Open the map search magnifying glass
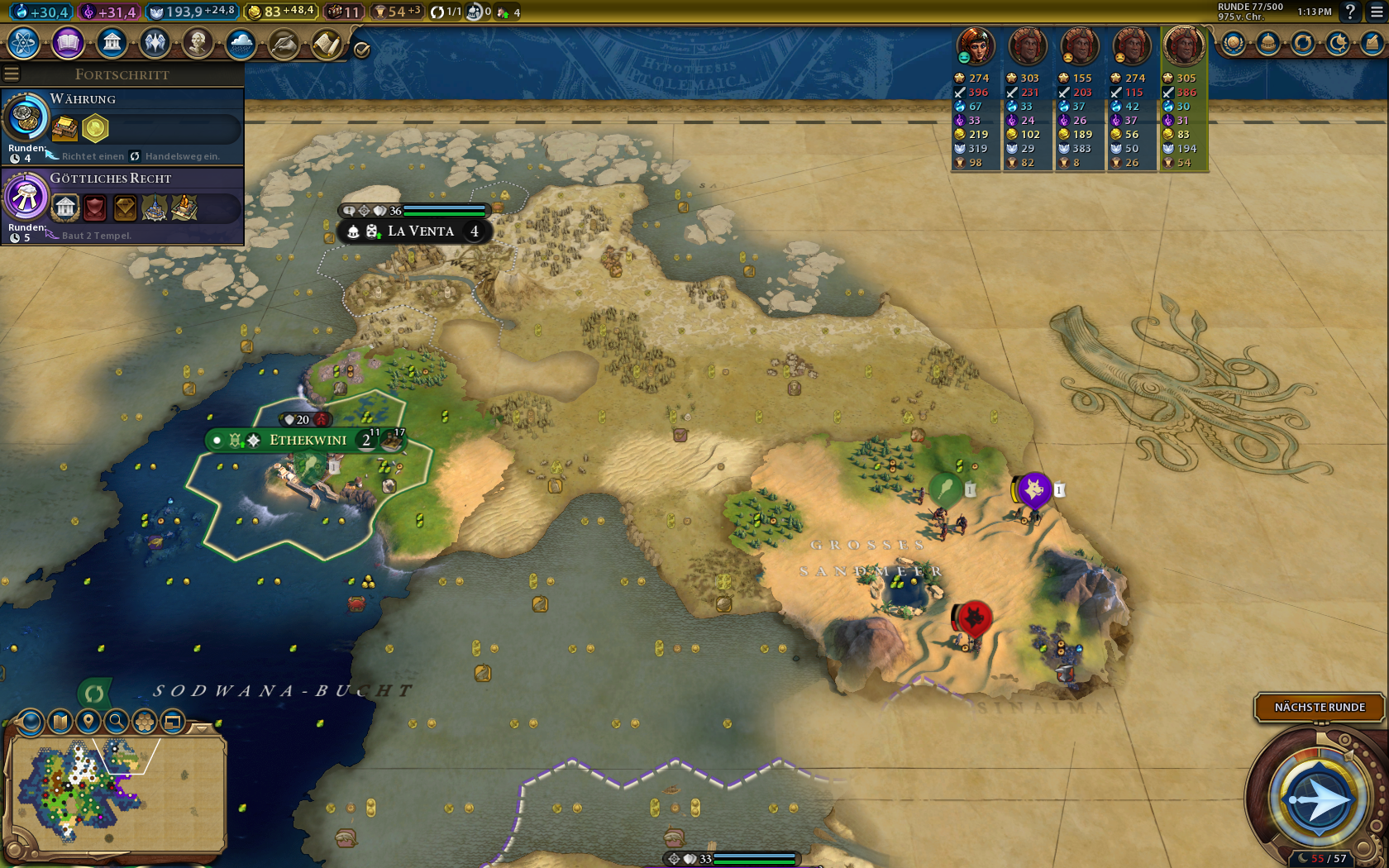The width and height of the screenshot is (1389, 868). [x=117, y=722]
